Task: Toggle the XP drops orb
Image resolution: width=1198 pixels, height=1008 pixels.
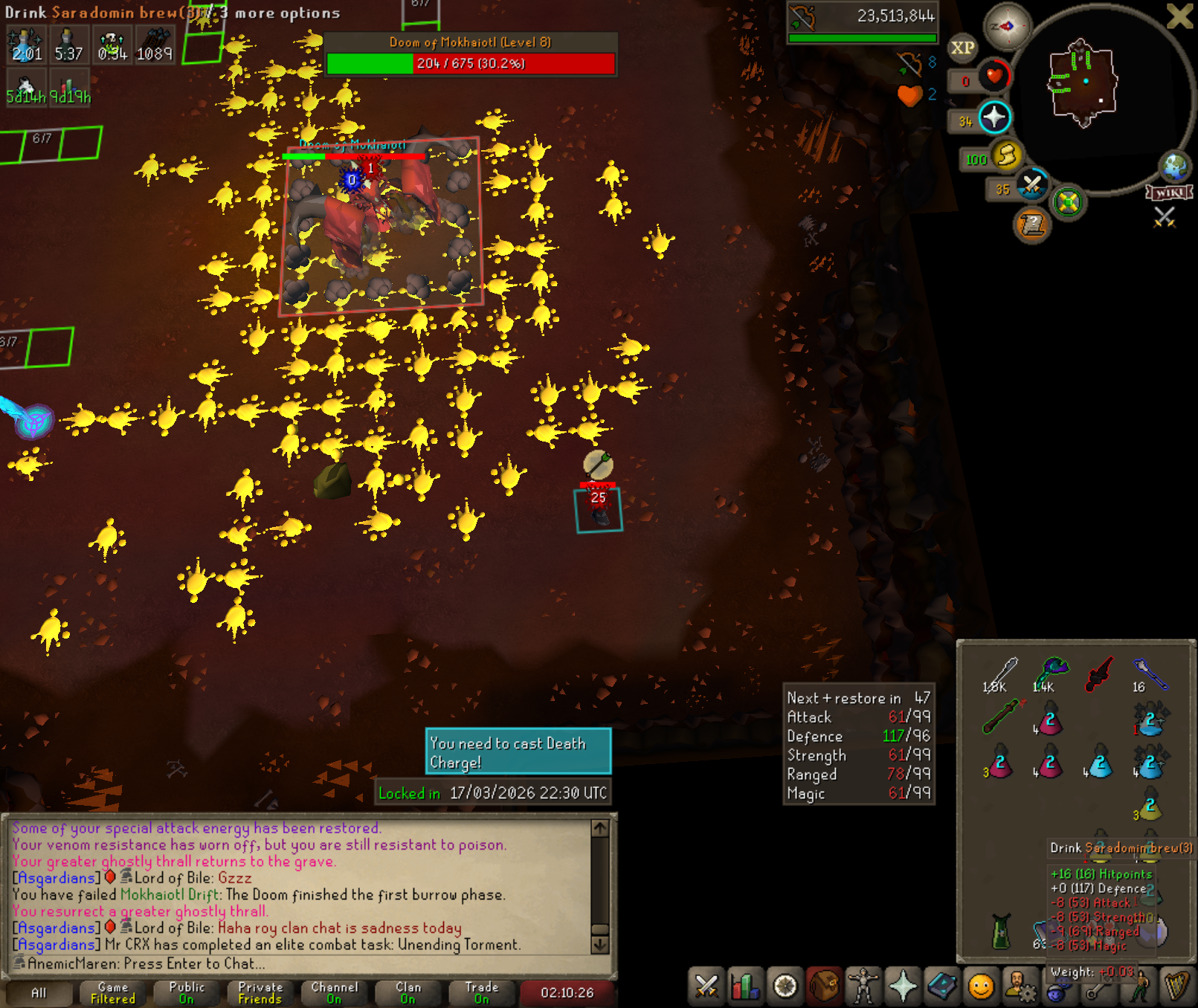Action: tap(962, 48)
